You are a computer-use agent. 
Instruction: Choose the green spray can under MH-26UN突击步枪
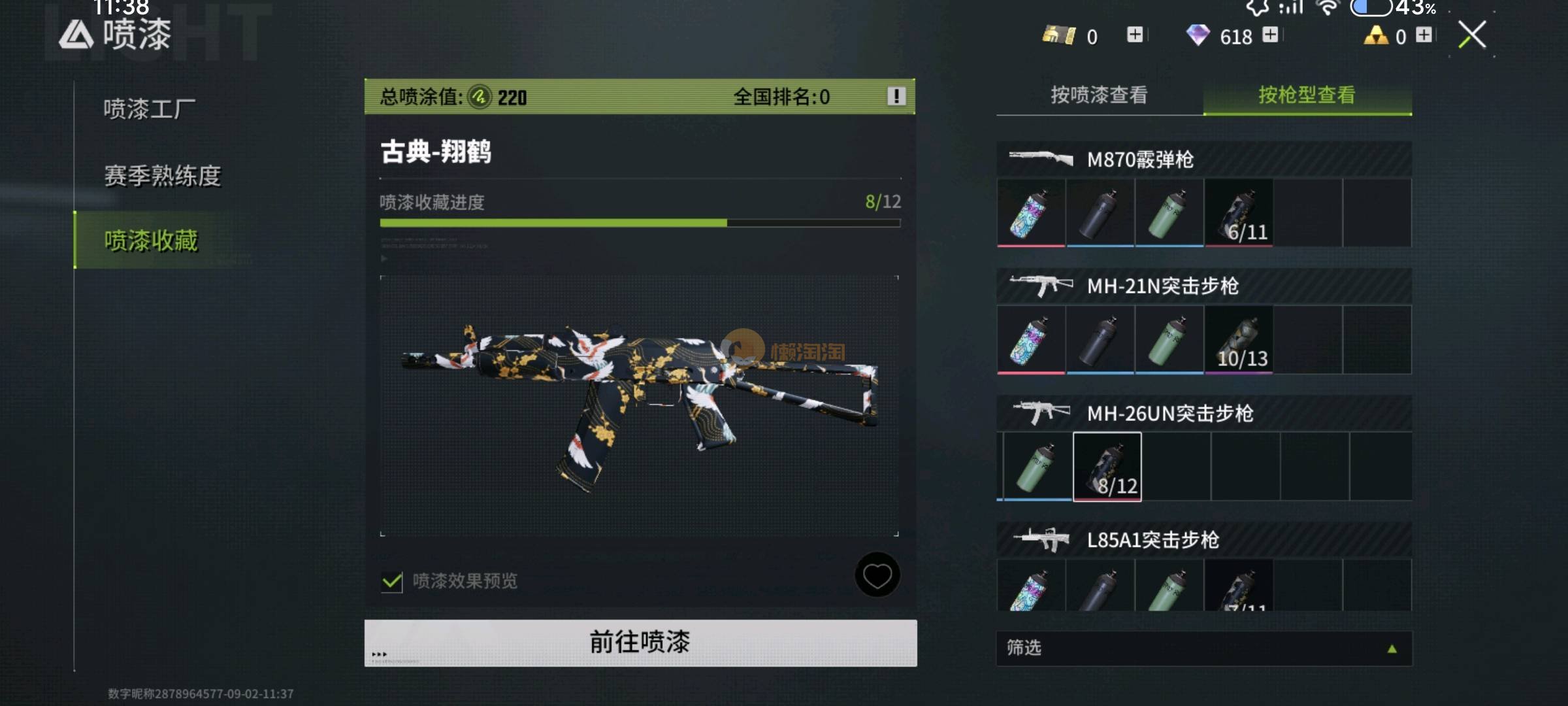click(x=1037, y=467)
